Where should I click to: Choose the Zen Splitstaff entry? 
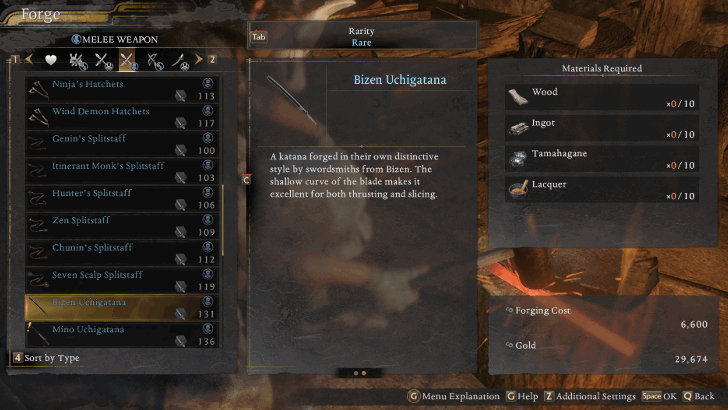tap(122, 225)
